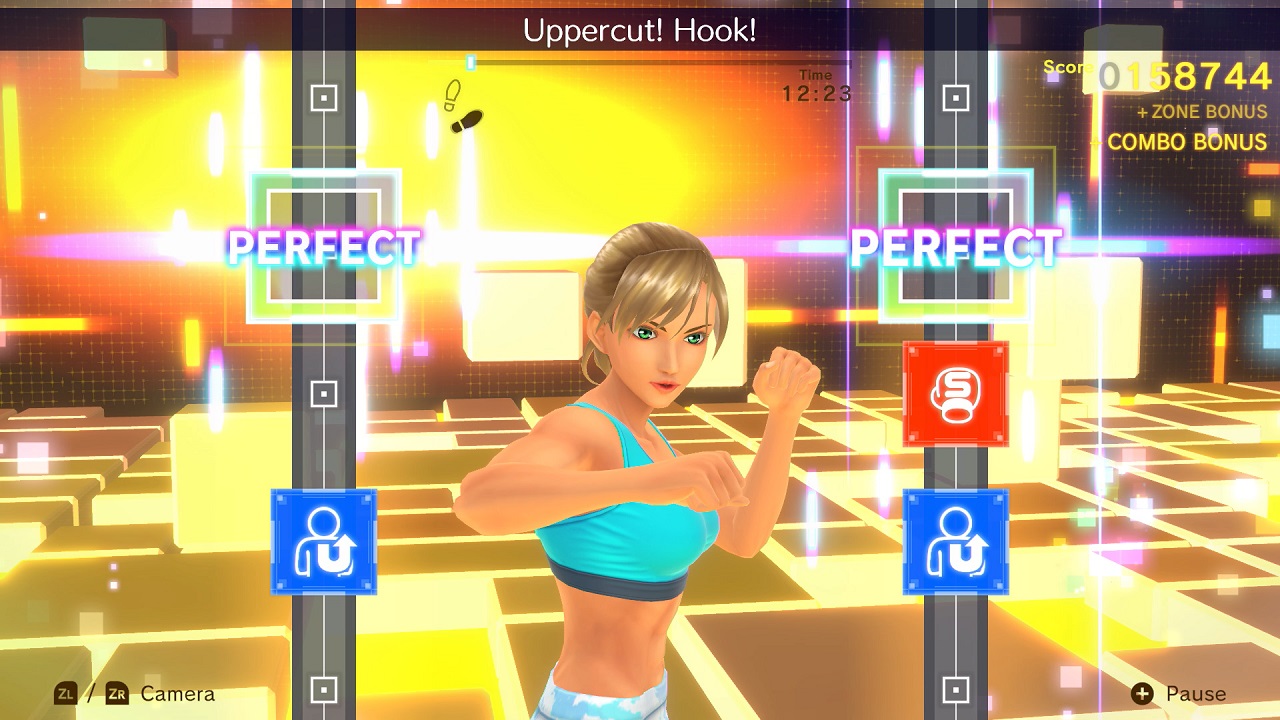Click the Time 12:23 progress readout
The height and width of the screenshot is (720, 1280).
point(818,85)
